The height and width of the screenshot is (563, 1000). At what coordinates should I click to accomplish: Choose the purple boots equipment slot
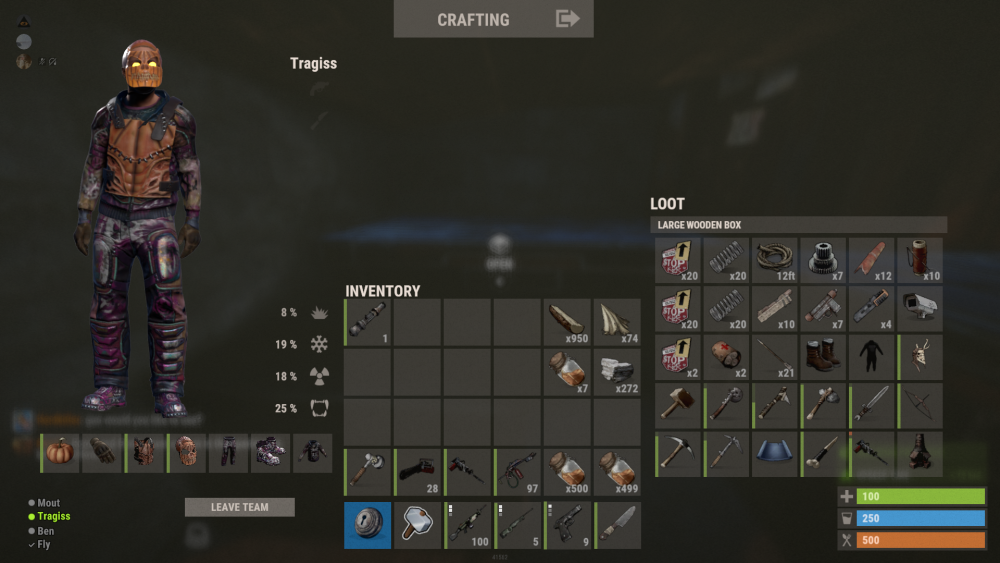[x=270, y=452]
